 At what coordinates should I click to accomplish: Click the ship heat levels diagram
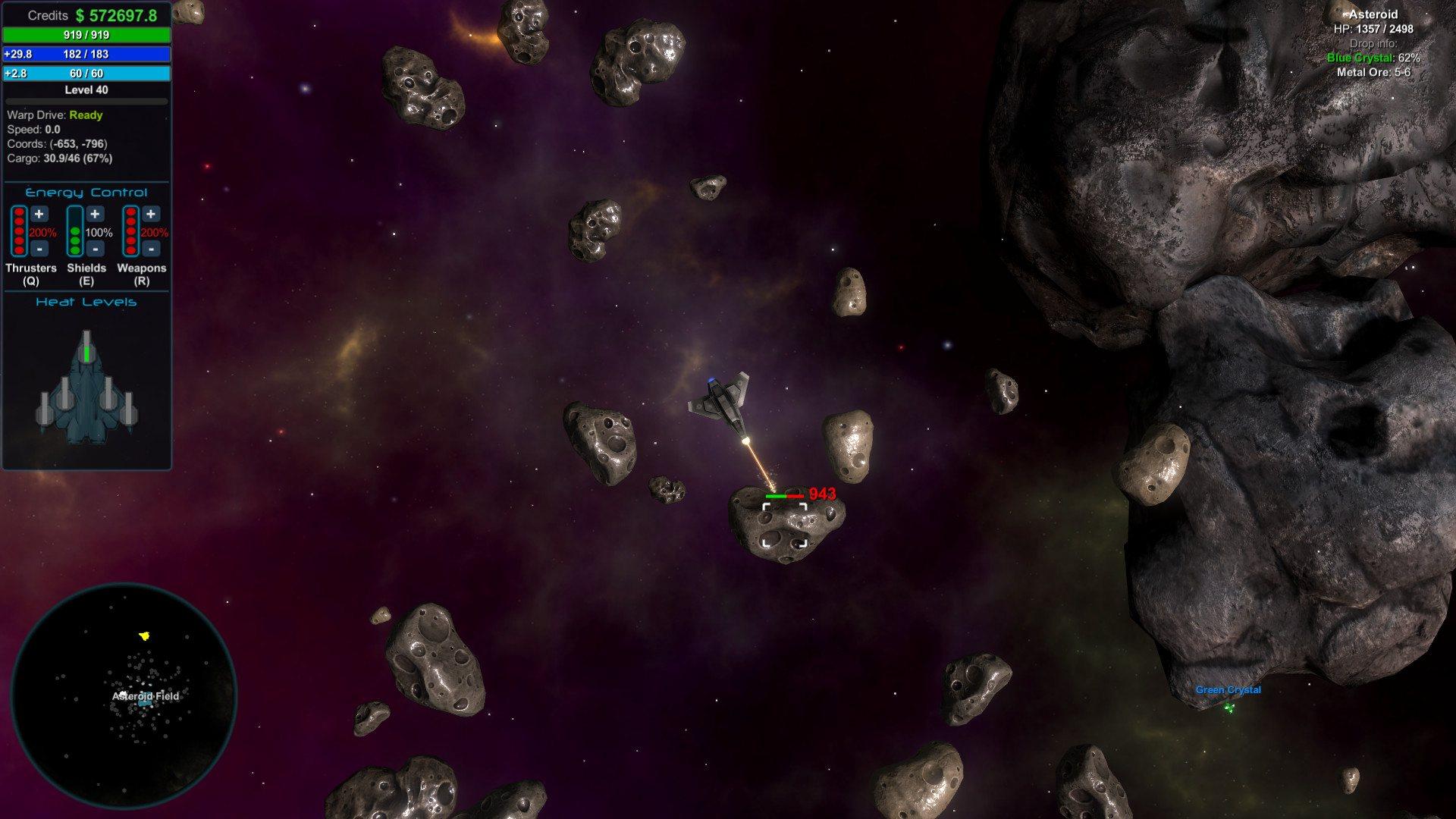point(86,388)
